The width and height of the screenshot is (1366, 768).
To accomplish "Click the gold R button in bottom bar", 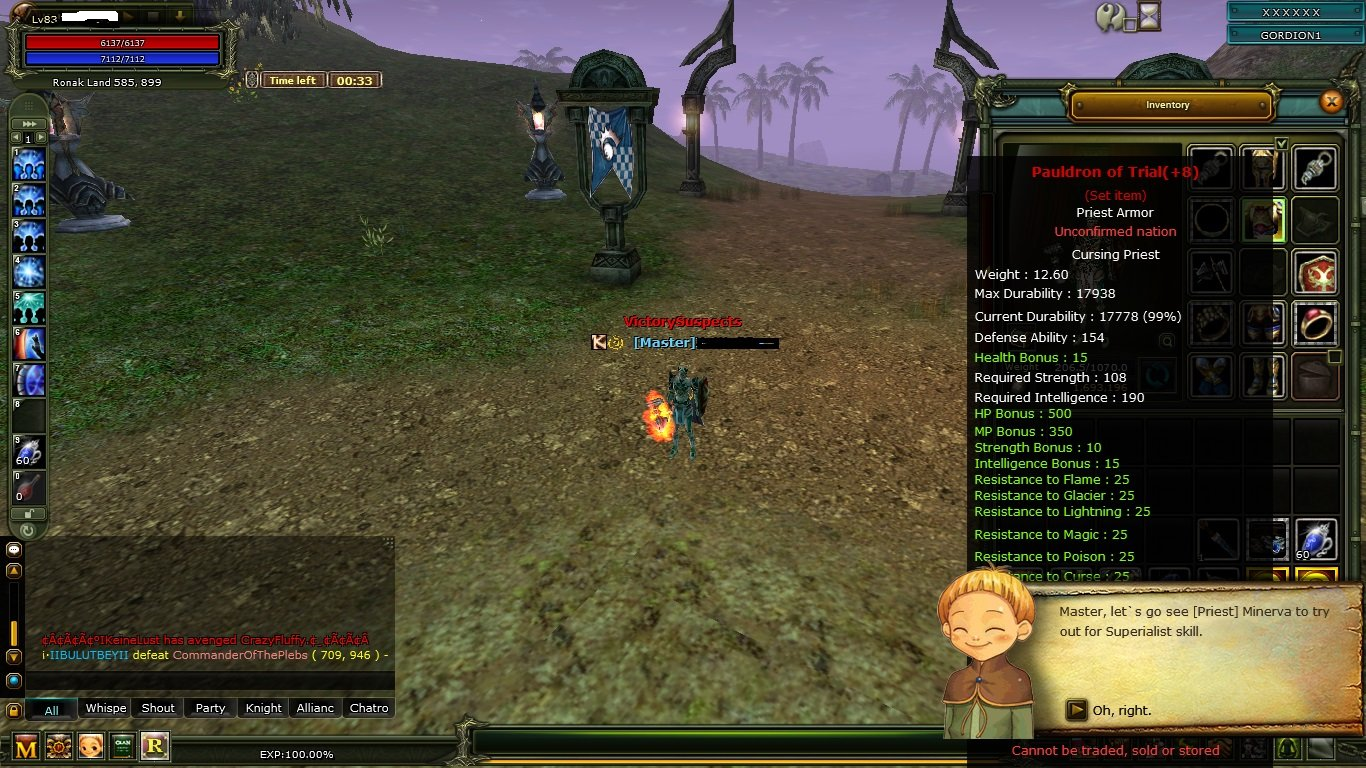I will coord(155,746).
